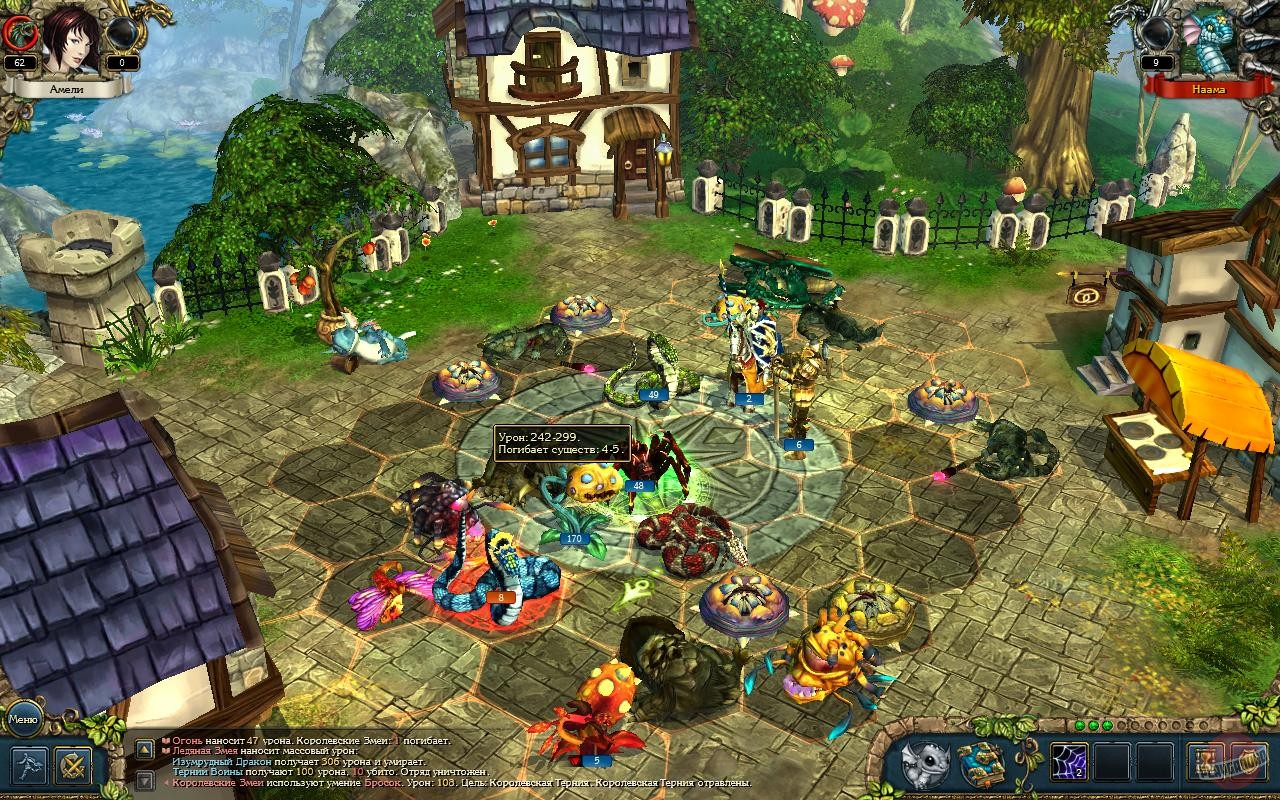Click the combat log scroll-down arrow

[145, 780]
